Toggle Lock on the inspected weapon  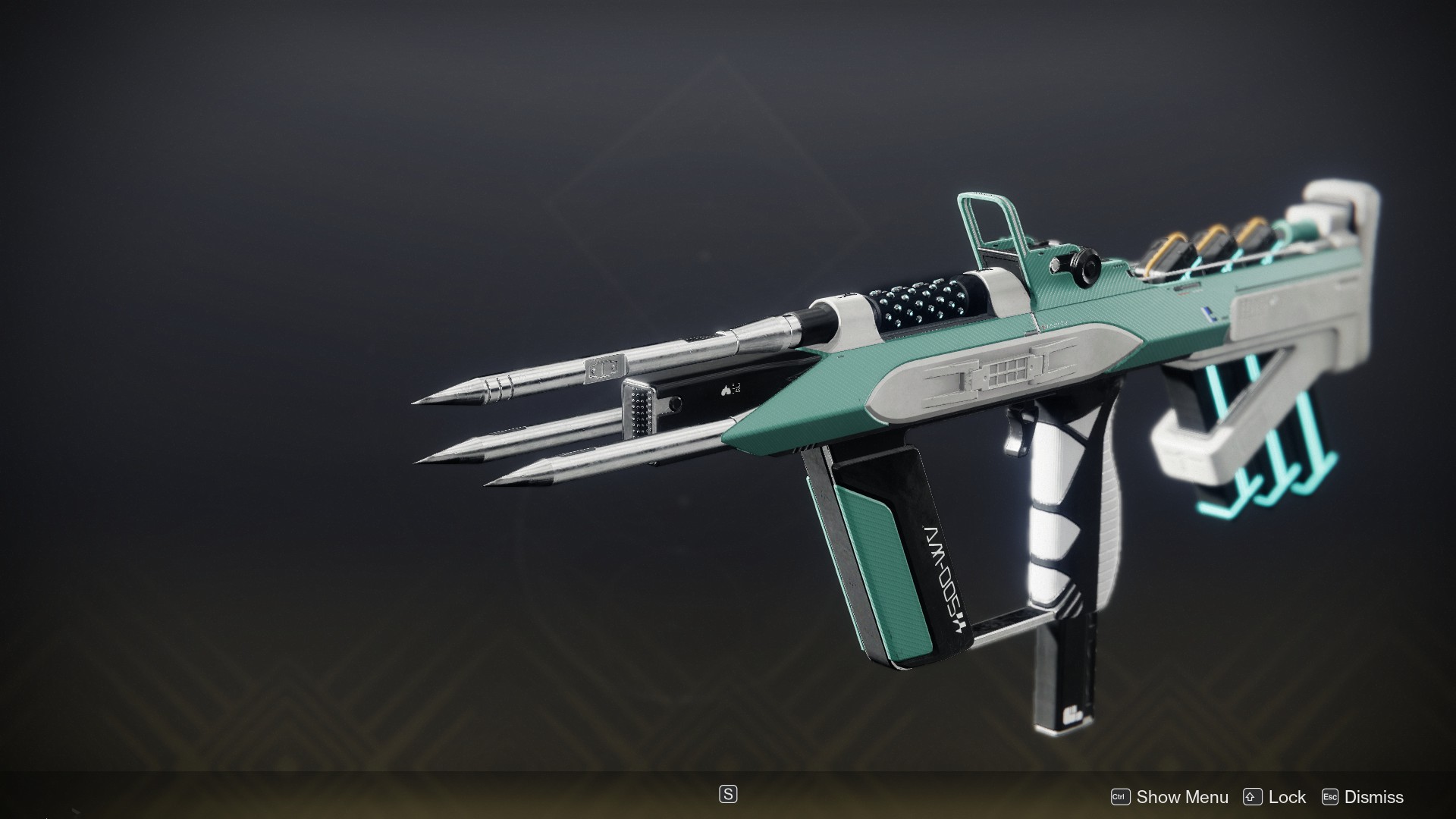pos(1287,797)
